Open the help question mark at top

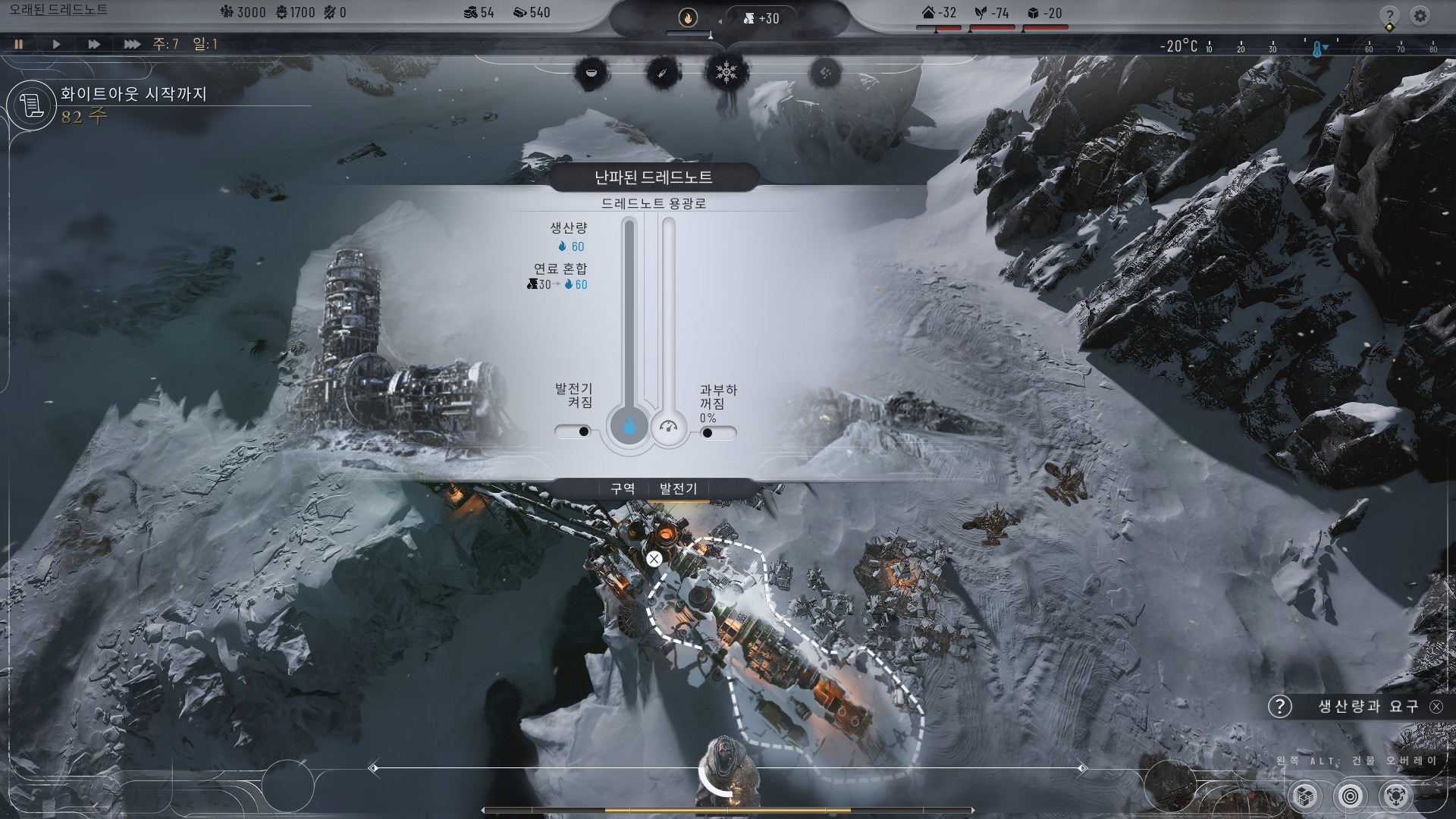(1389, 15)
